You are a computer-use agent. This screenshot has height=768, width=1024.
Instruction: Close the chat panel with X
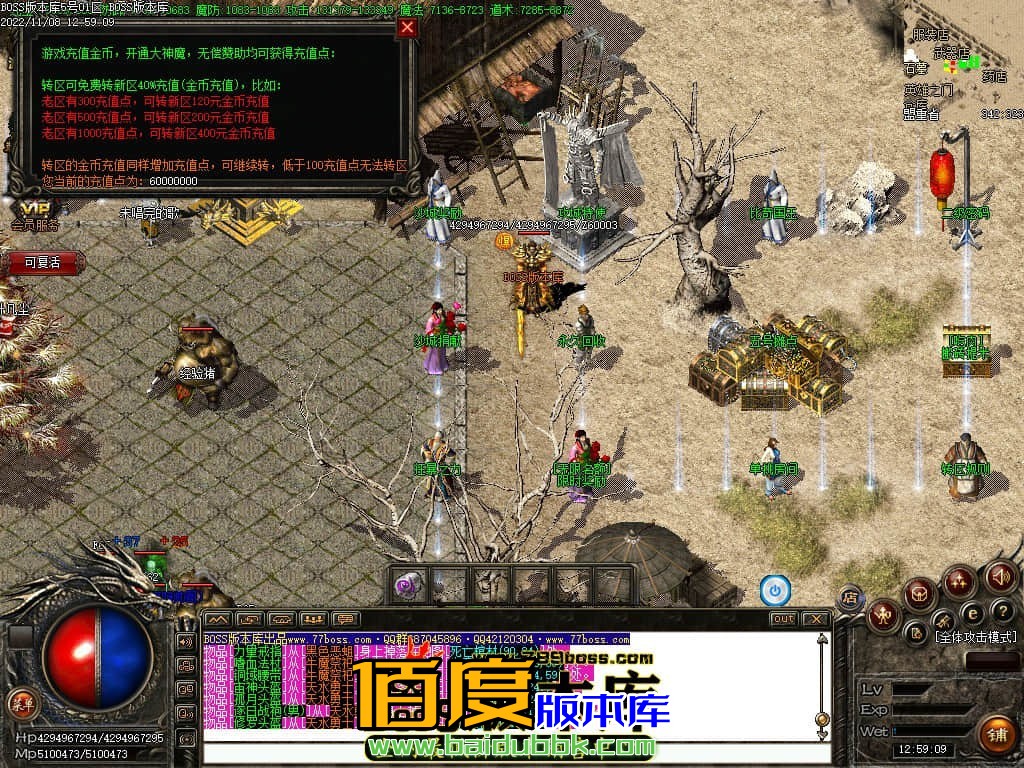click(816, 619)
